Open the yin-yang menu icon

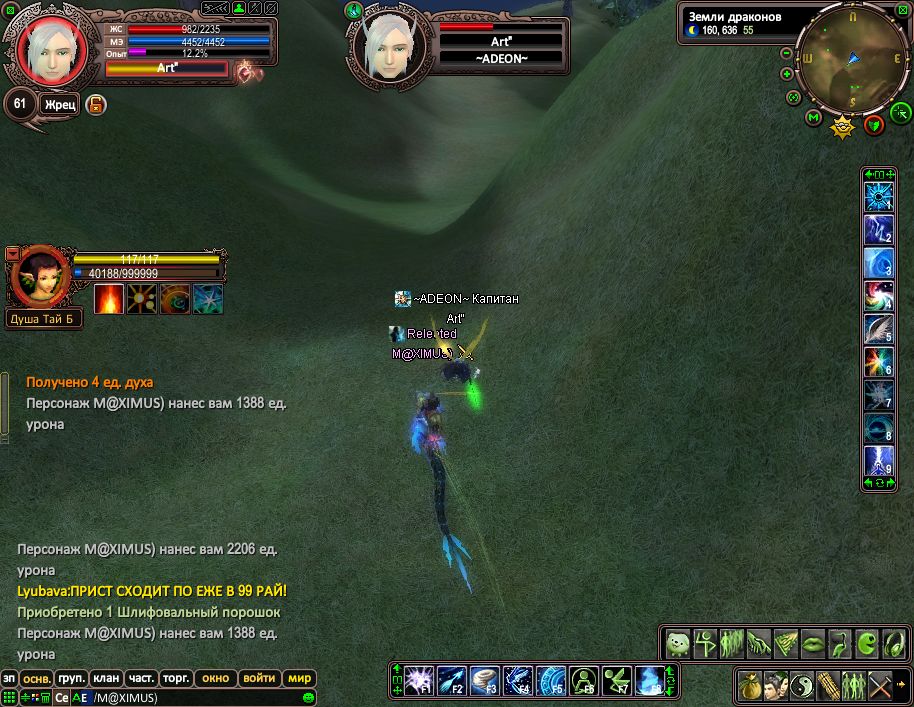[801, 686]
